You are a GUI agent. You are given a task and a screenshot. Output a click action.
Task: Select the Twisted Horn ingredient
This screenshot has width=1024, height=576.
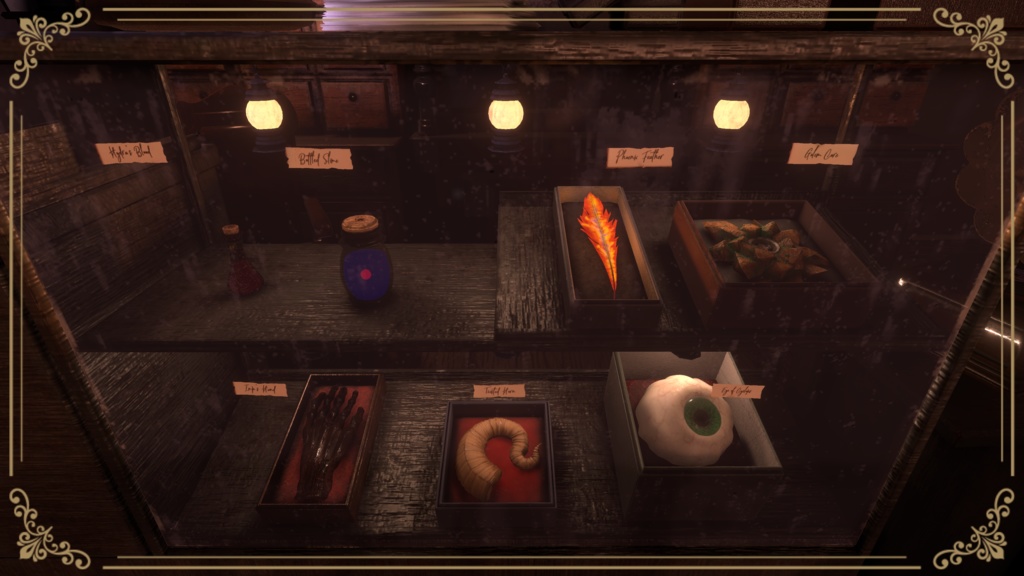pyautogui.click(x=495, y=454)
